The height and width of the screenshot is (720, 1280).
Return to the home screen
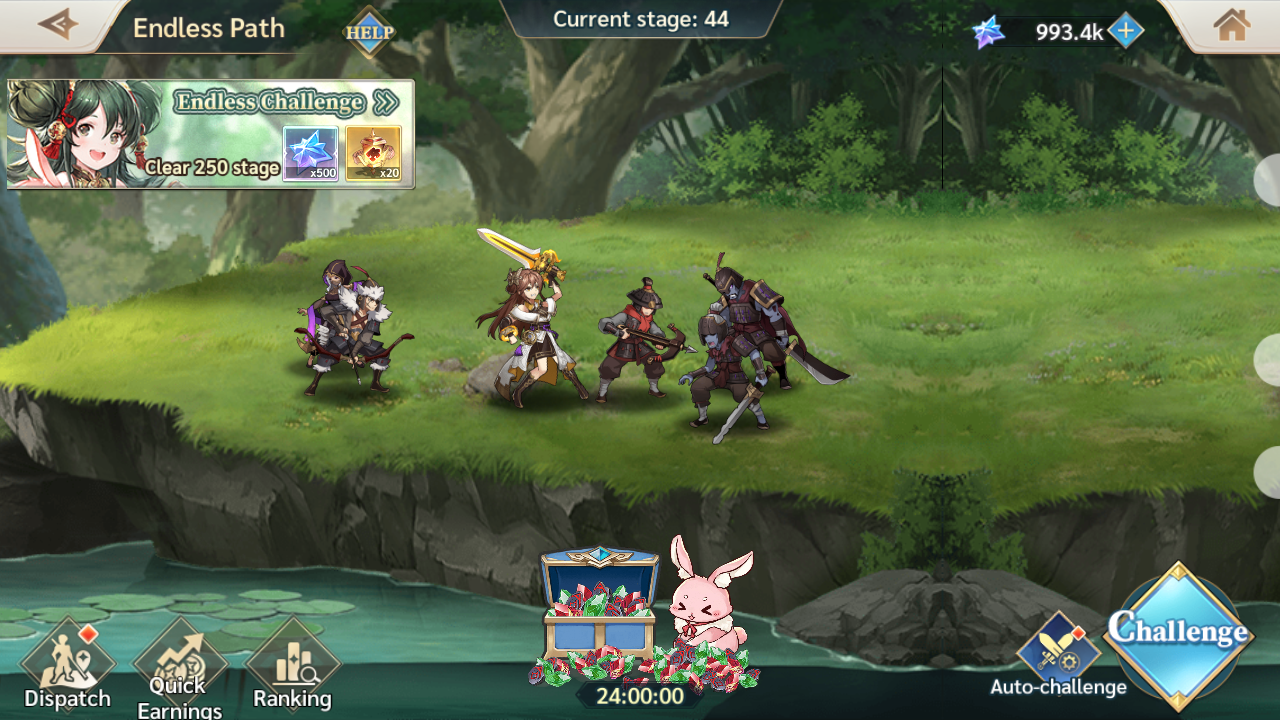[x=1232, y=26]
